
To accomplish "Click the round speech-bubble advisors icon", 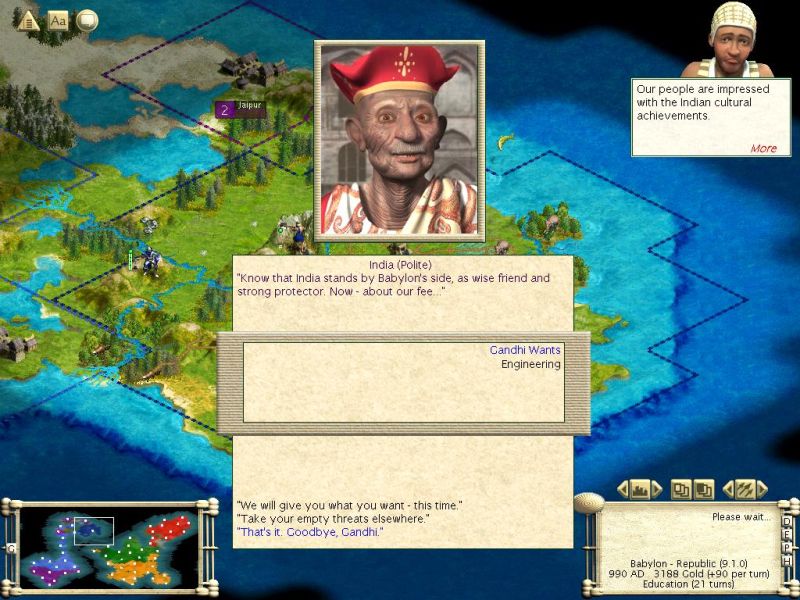I will [x=87, y=20].
